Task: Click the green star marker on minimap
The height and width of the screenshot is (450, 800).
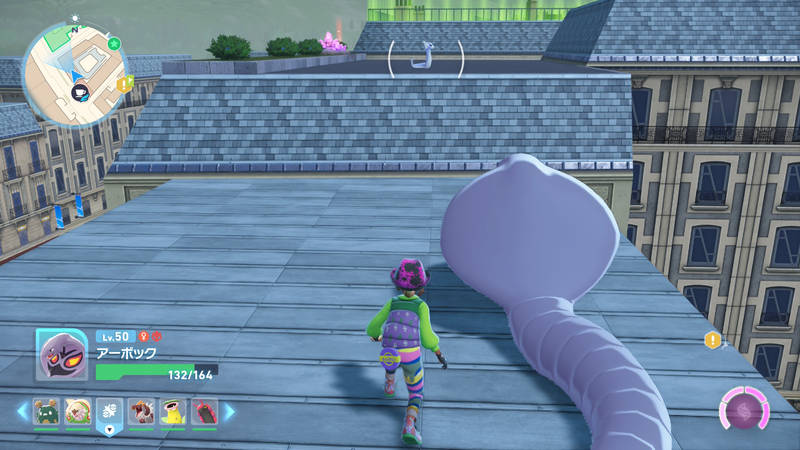Action: 114,45
